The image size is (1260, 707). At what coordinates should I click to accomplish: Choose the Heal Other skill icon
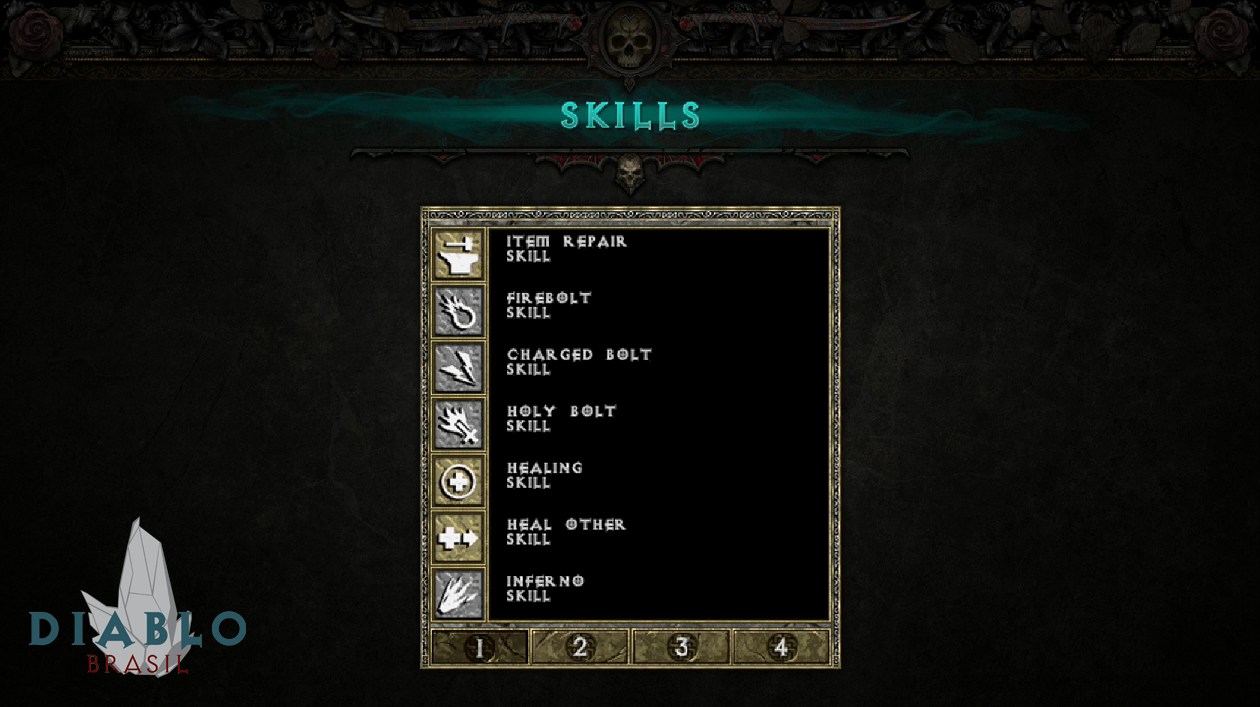(459, 538)
